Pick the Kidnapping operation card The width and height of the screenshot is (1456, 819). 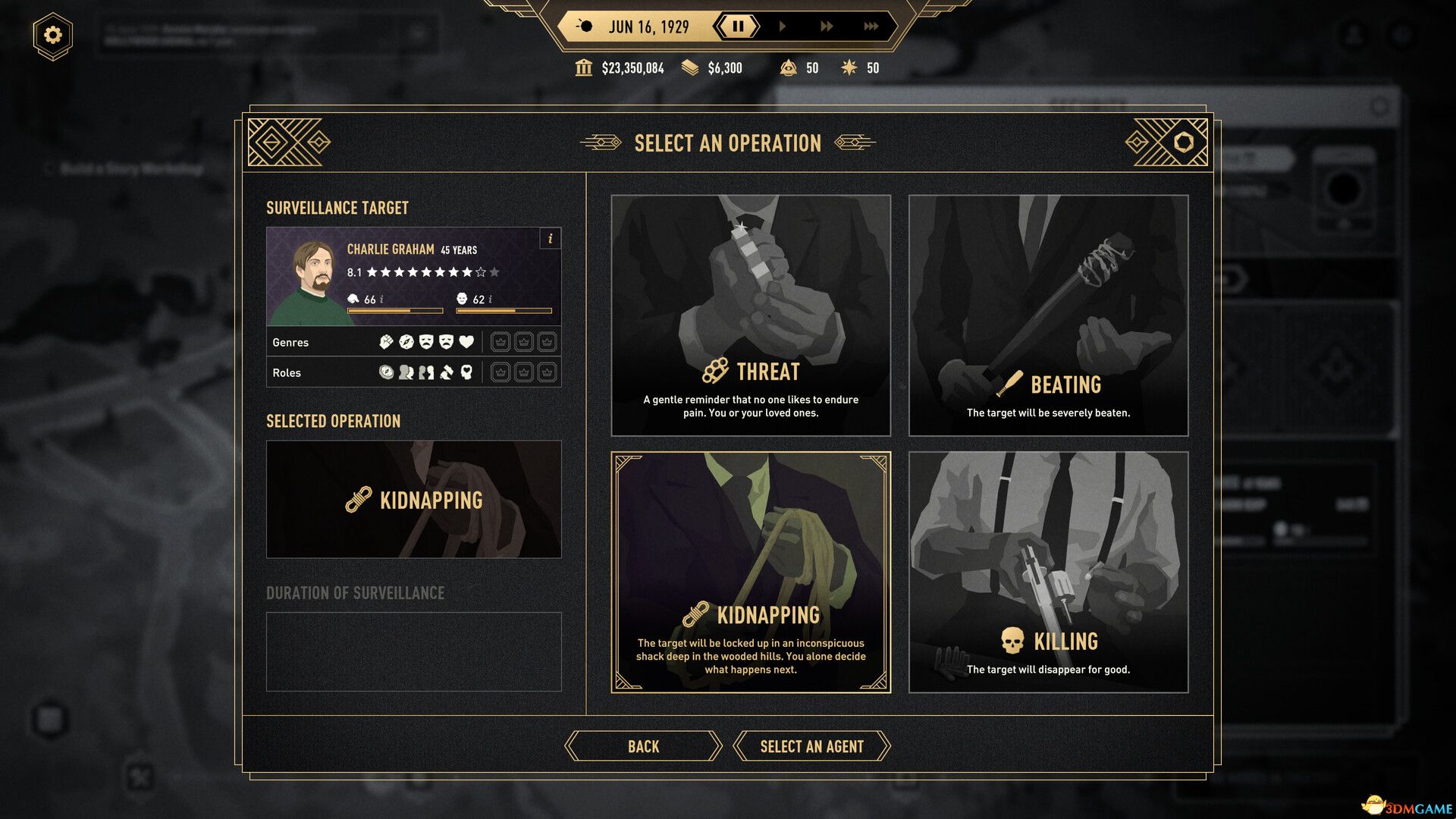(x=751, y=572)
